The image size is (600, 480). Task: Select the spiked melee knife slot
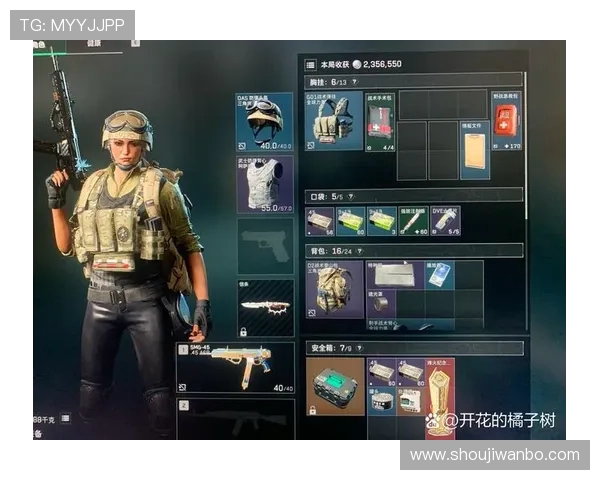pyautogui.click(x=265, y=308)
